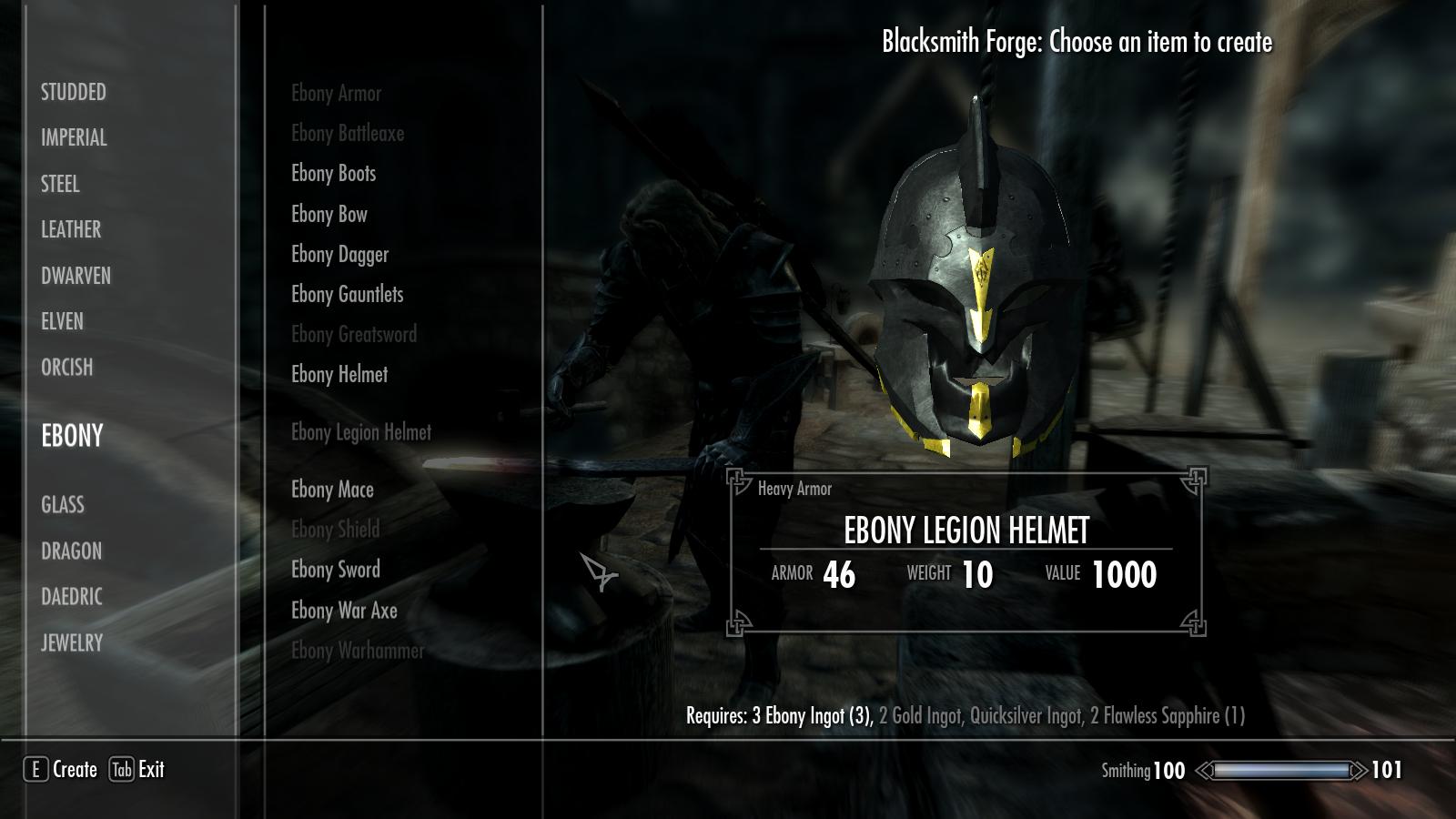Open the Steel item category
1456x819 pixels.
tap(60, 184)
